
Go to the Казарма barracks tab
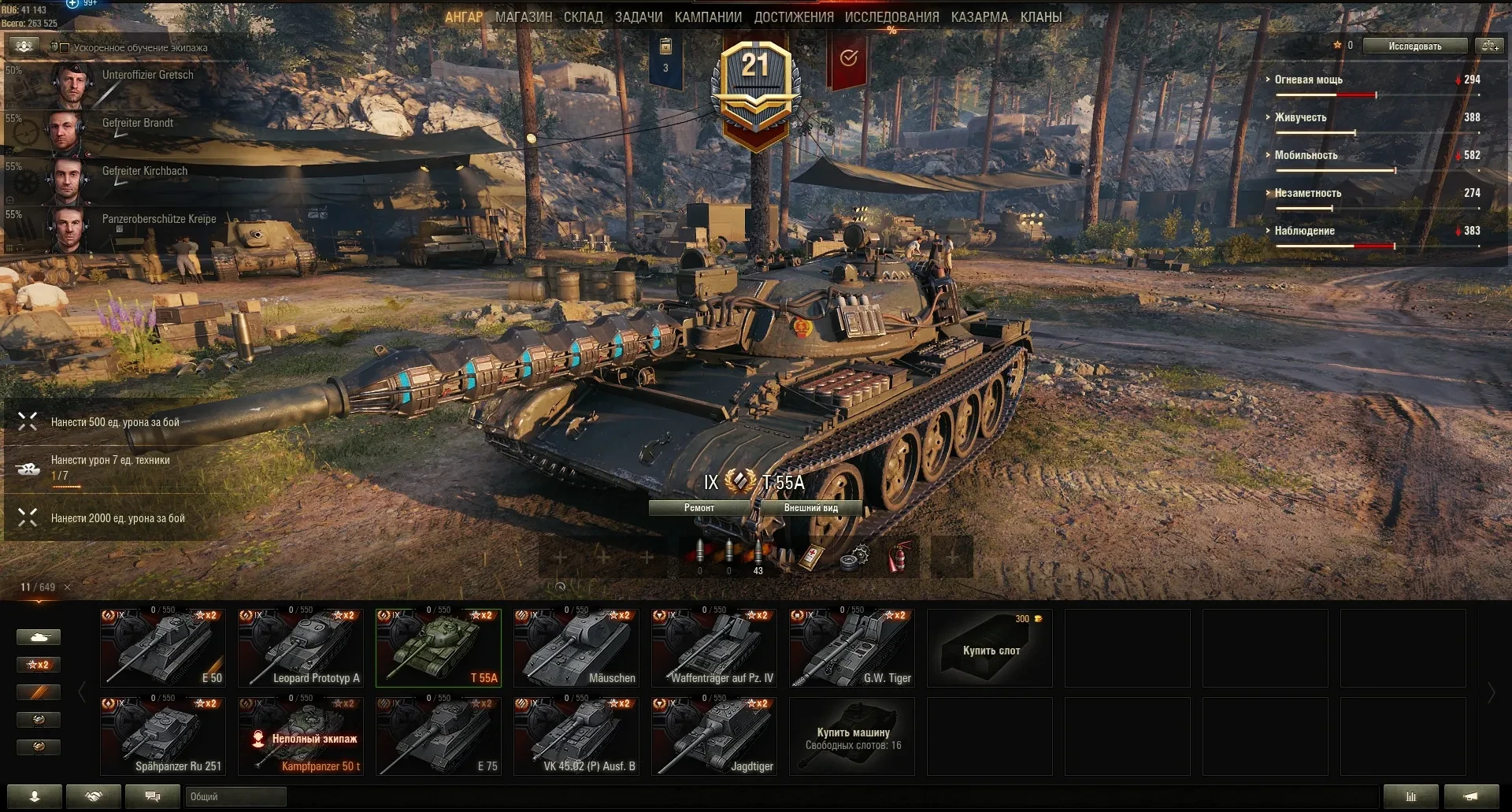[x=979, y=17]
